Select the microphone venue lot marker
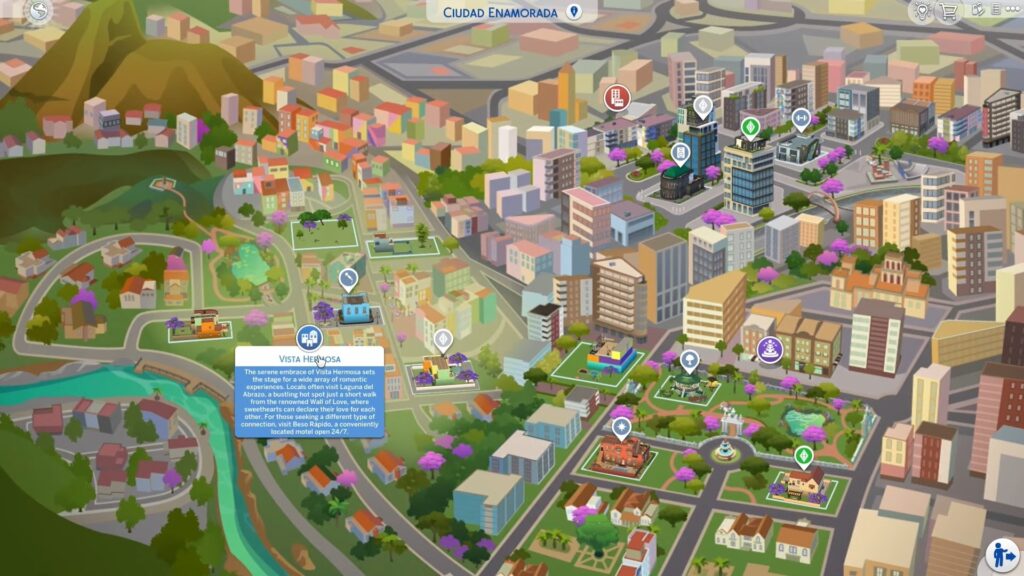The height and width of the screenshot is (576, 1024). pyautogui.click(x=348, y=278)
